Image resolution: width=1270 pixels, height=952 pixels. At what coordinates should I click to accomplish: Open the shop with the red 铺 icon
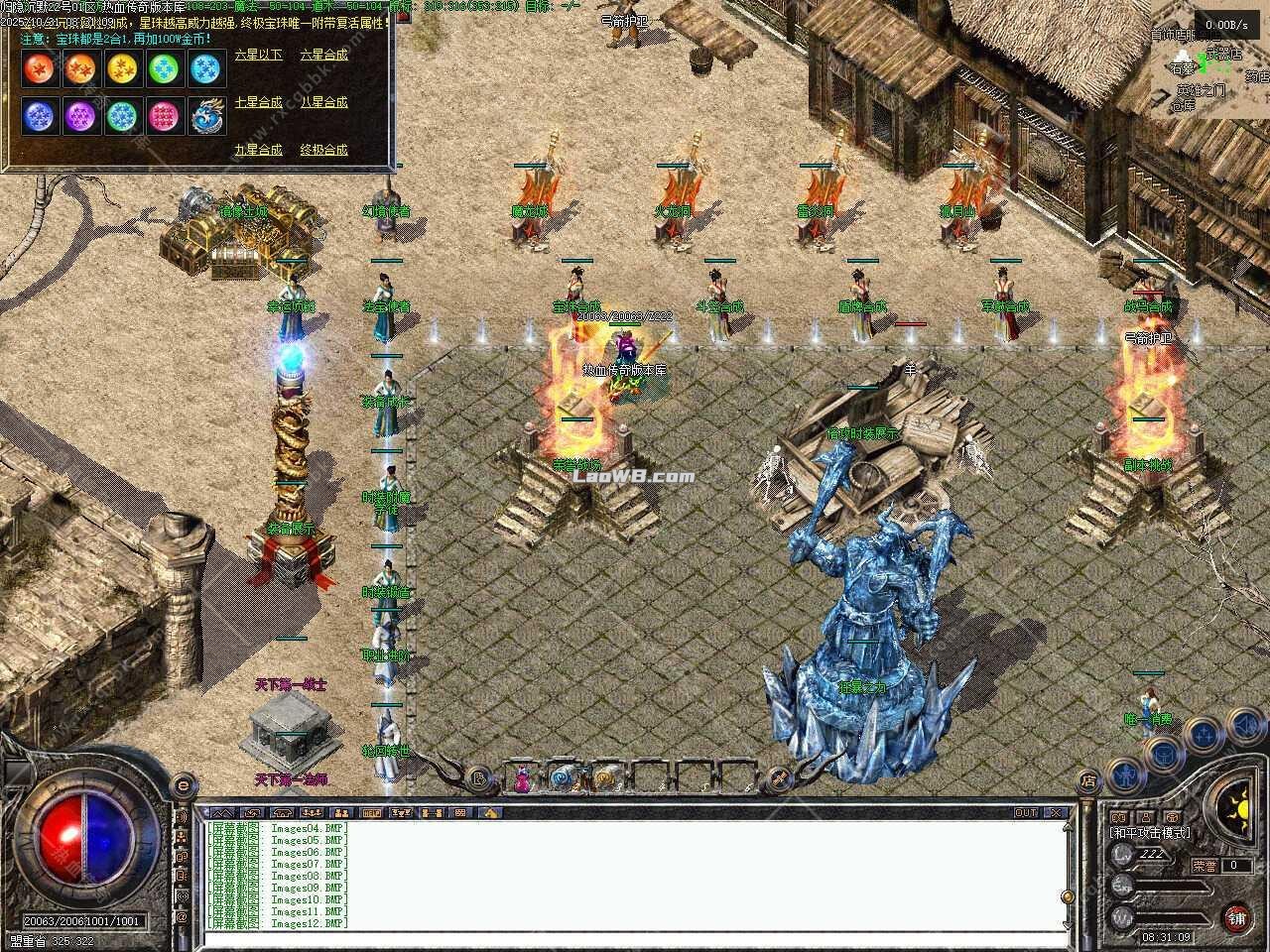pyautogui.click(x=1235, y=918)
